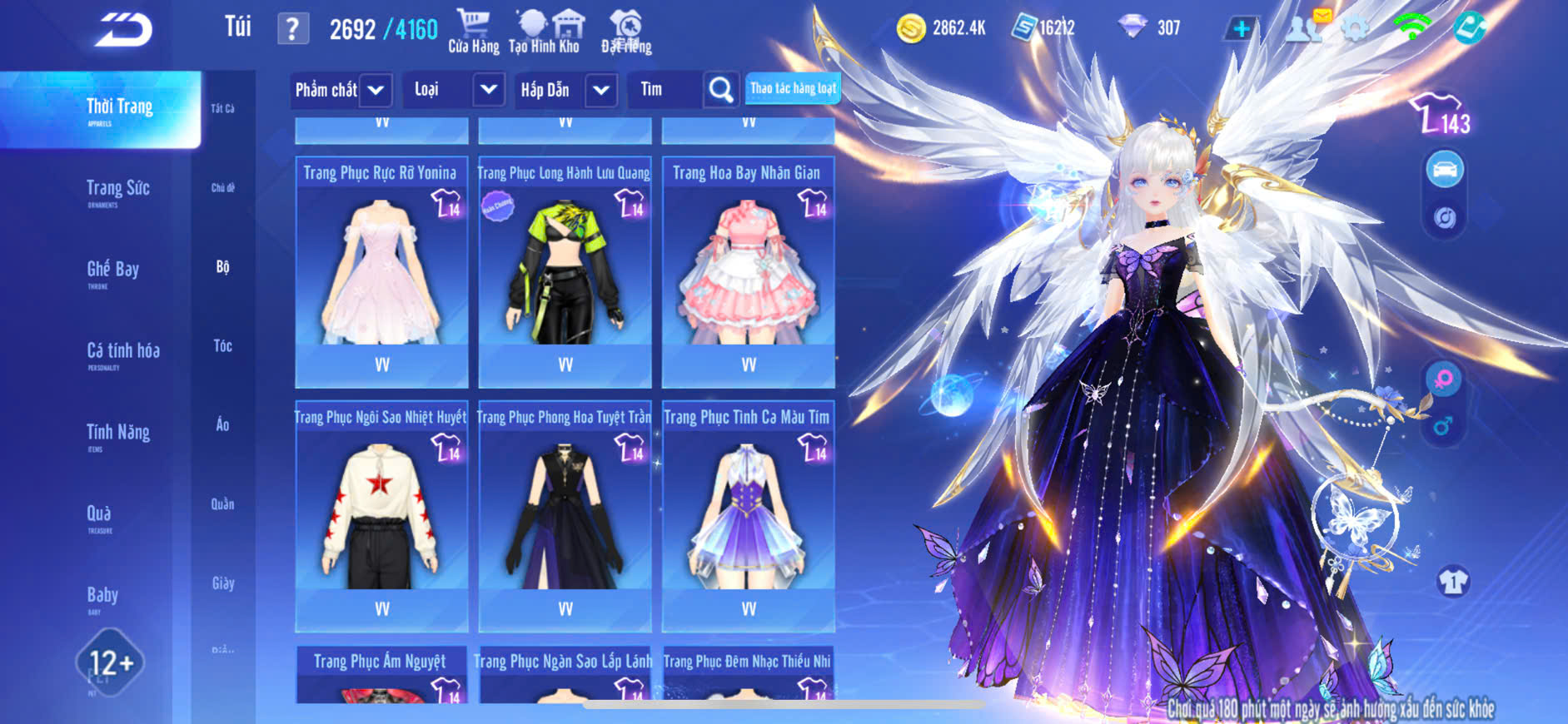Viewport: 1568px width, 724px height.
Task: Show only Tóc hair items
Action: coord(222,346)
